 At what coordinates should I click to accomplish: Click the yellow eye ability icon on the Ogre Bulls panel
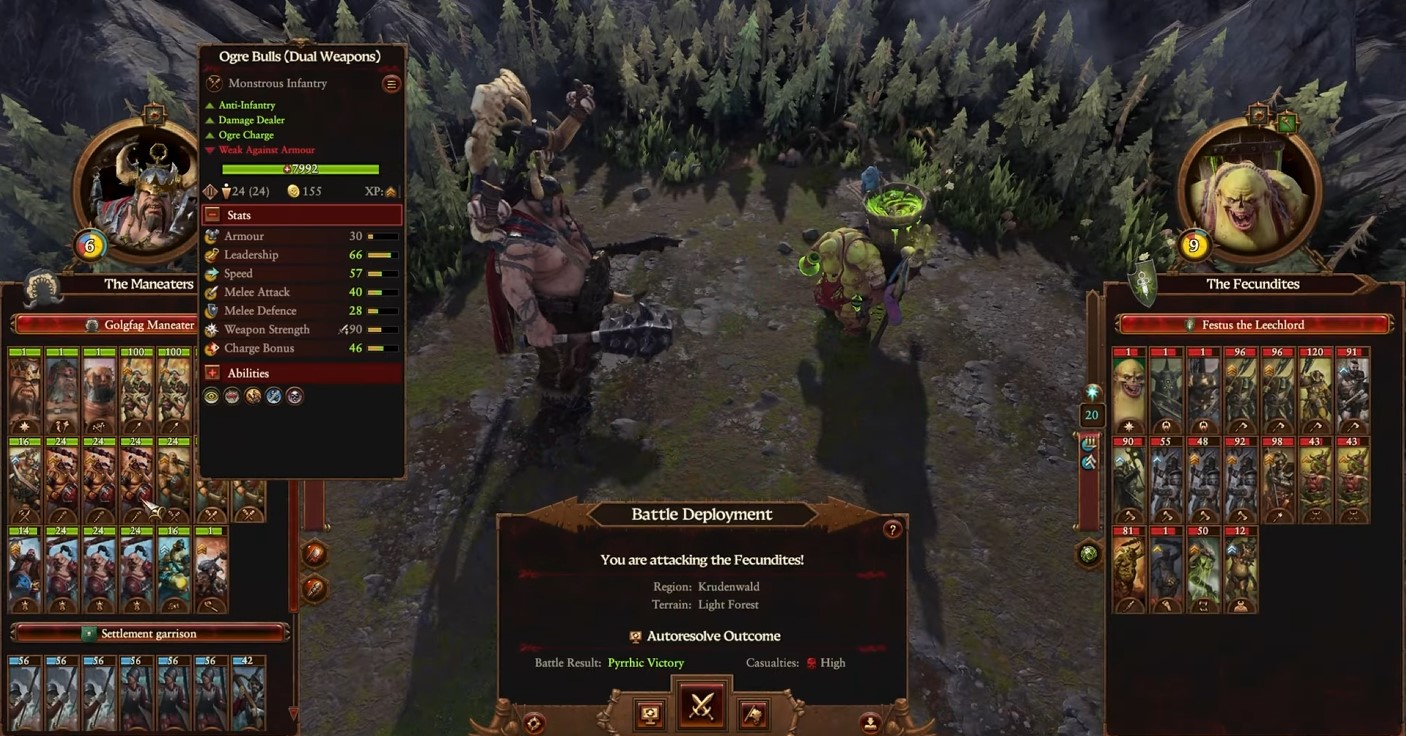click(211, 395)
